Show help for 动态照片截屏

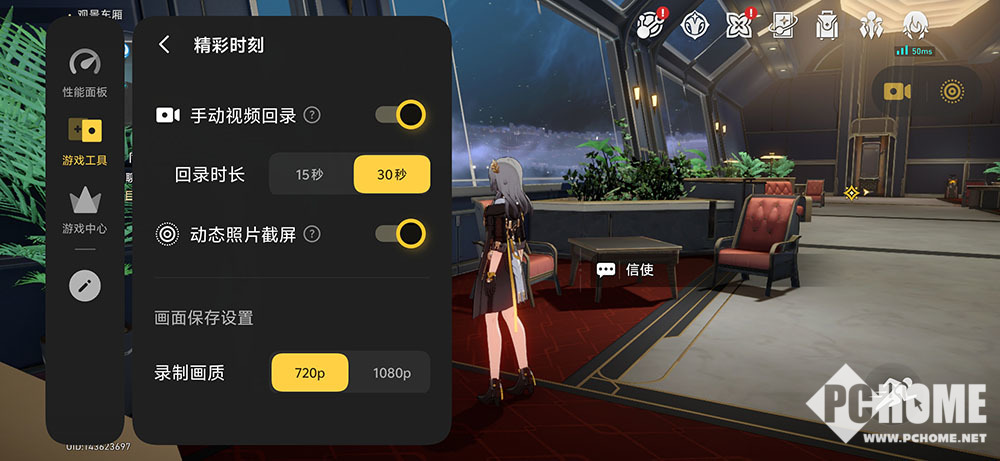pyautogui.click(x=312, y=234)
